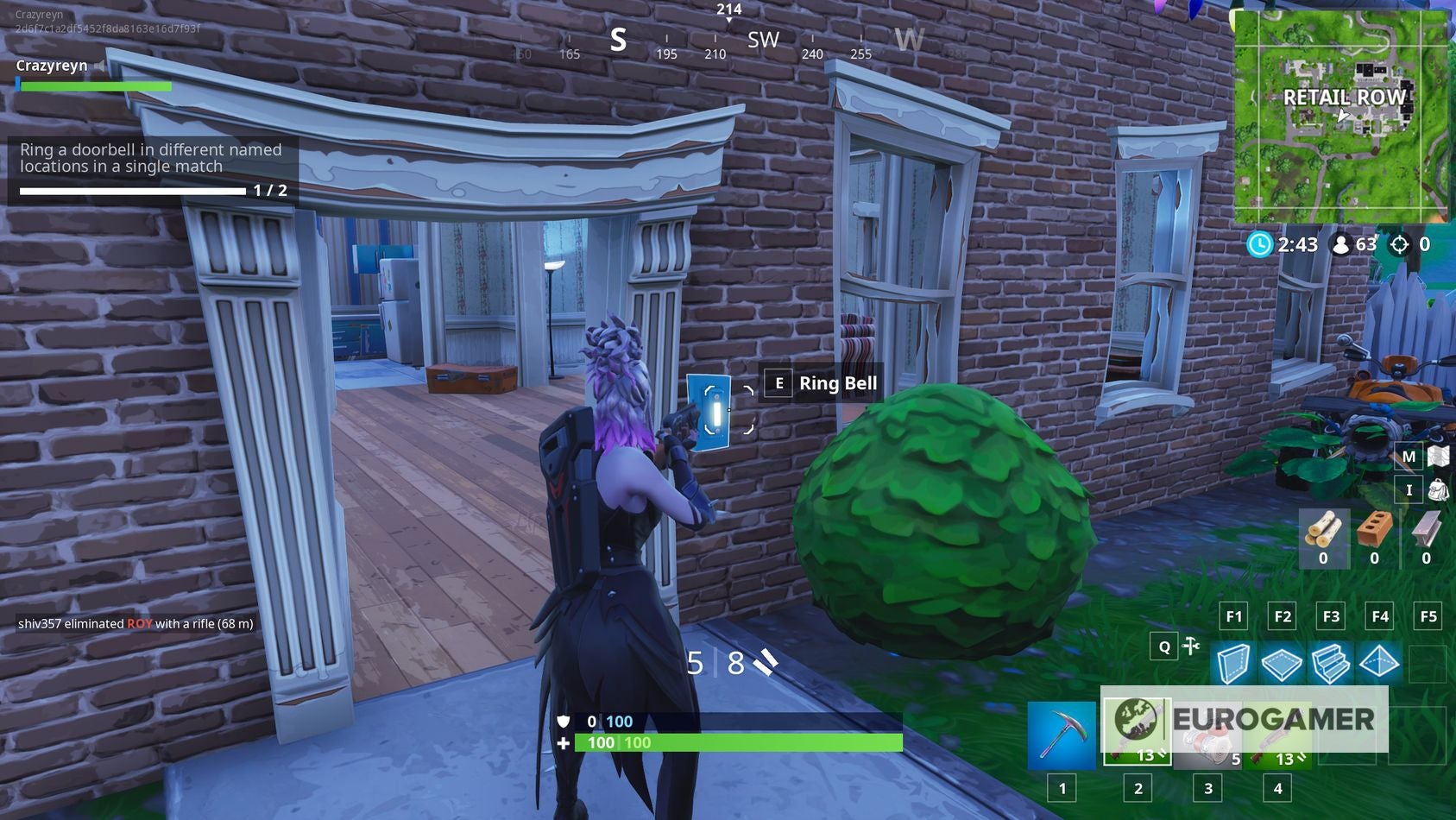Click the match timer clock icon

[1259, 245]
